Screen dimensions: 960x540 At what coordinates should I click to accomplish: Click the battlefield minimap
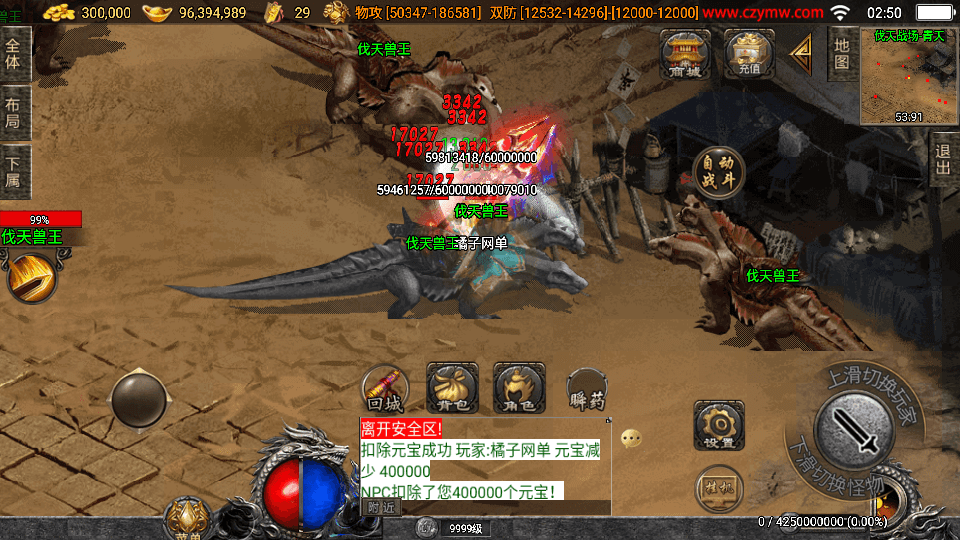pyautogui.click(x=908, y=76)
